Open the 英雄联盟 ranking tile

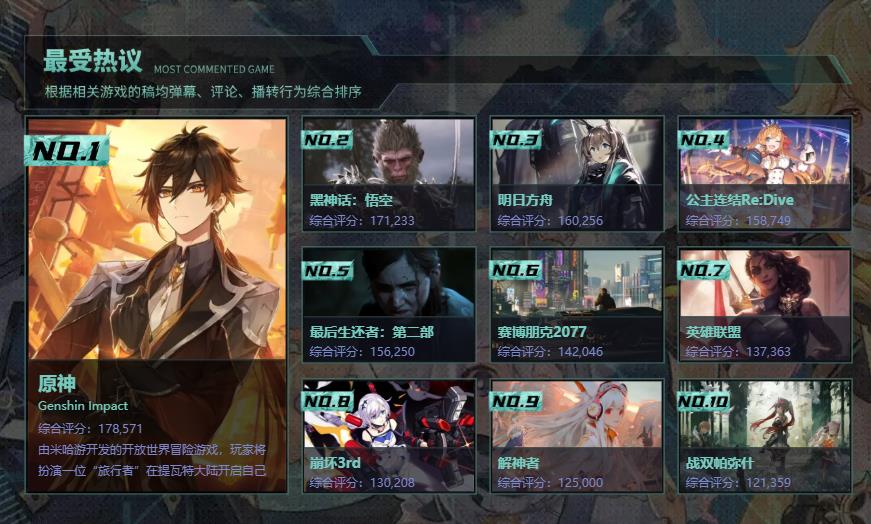(x=764, y=305)
